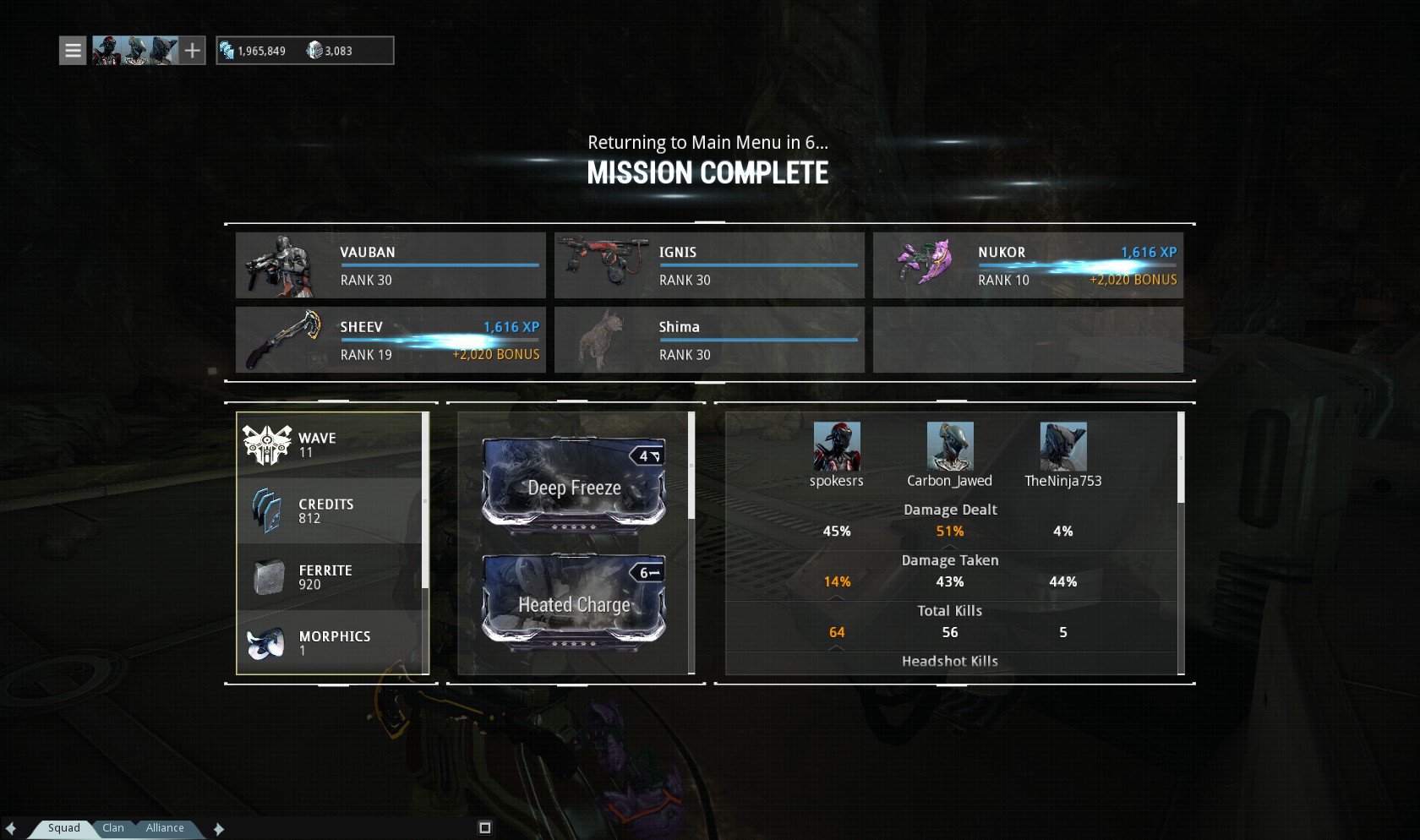The image size is (1420, 840).
Task: Click the Sheev weapon panel
Action: click(390, 340)
